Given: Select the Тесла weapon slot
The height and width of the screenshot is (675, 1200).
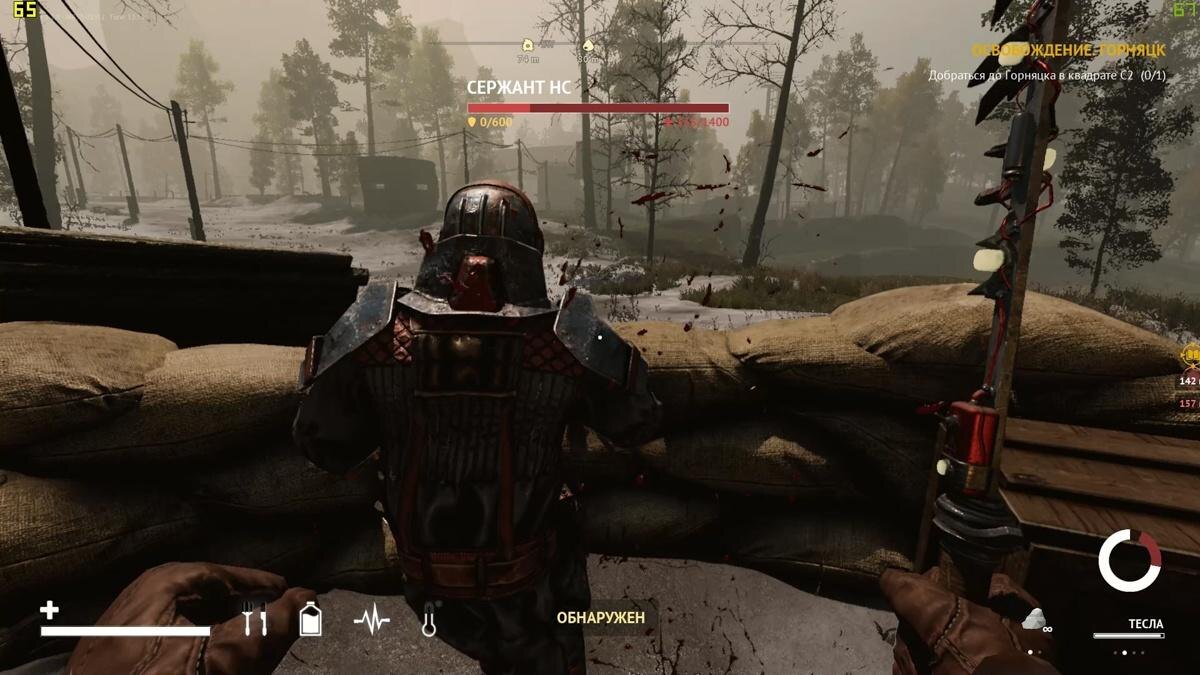Looking at the screenshot, I should [1145, 624].
